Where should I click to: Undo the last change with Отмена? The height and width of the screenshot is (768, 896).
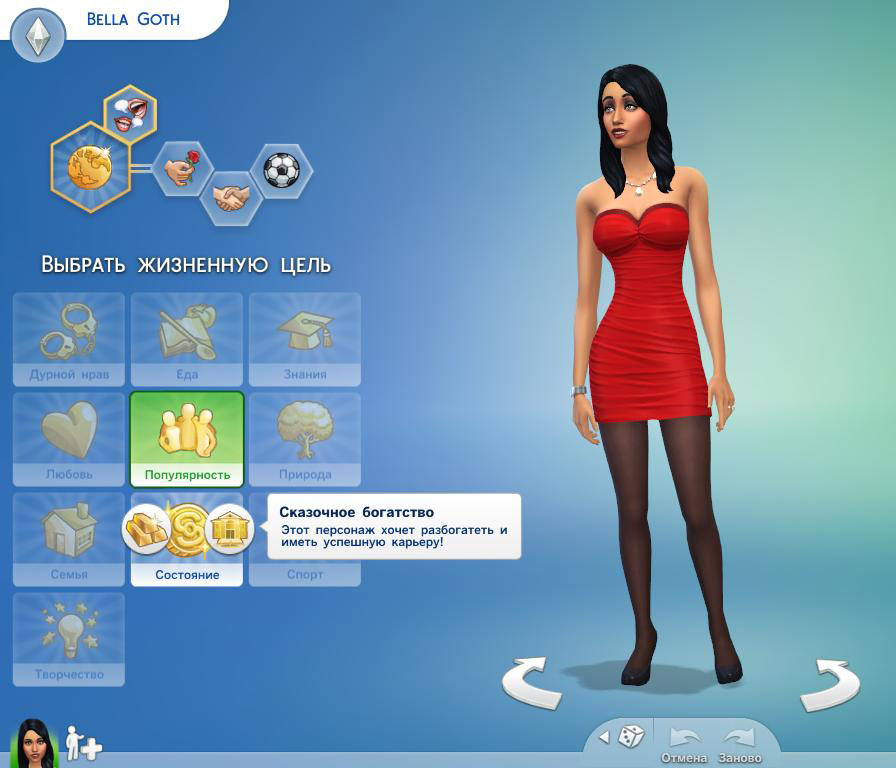pyautogui.click(x=684, y=743)
